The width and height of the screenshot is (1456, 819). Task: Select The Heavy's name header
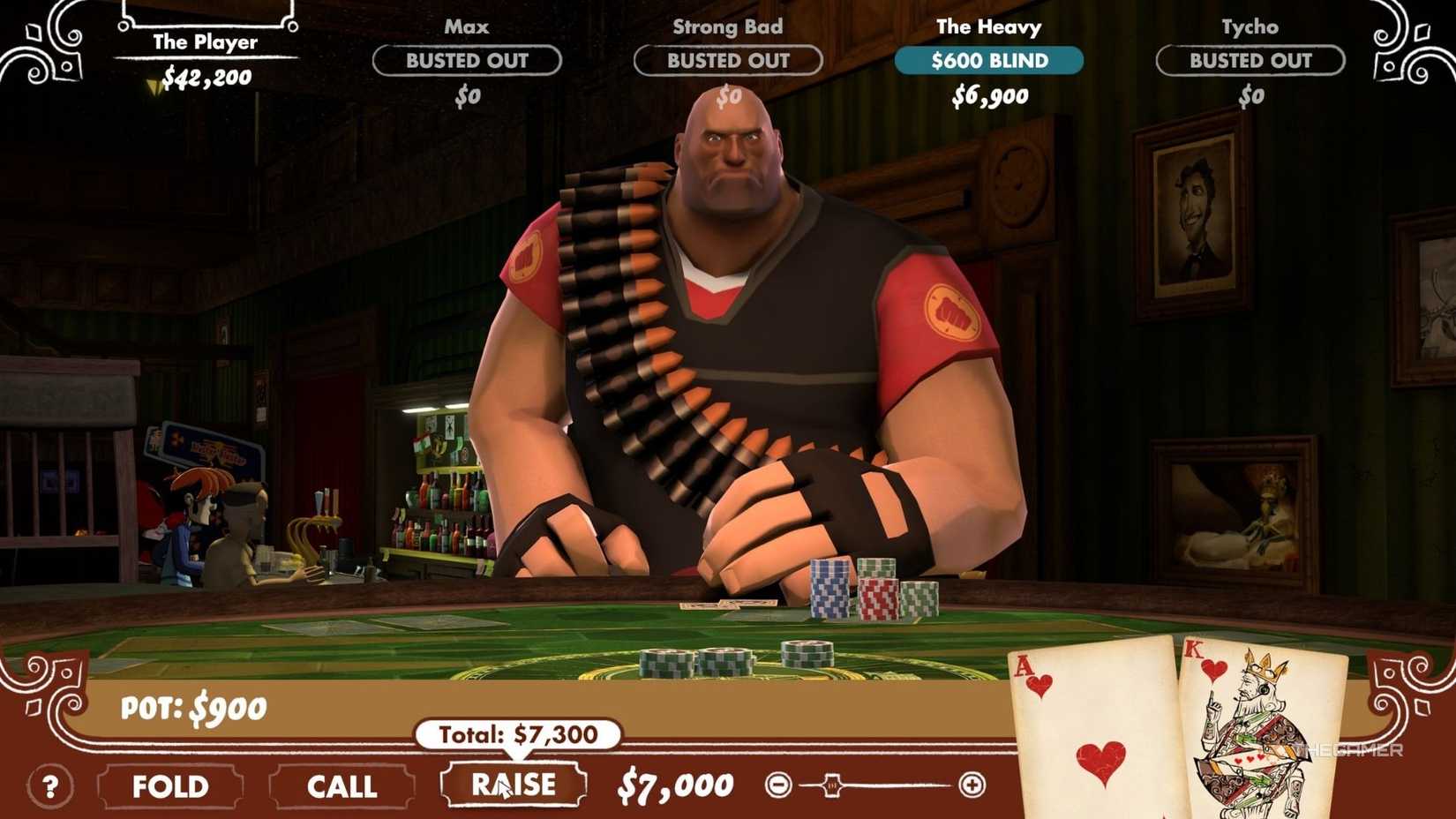tap(989, 26)
